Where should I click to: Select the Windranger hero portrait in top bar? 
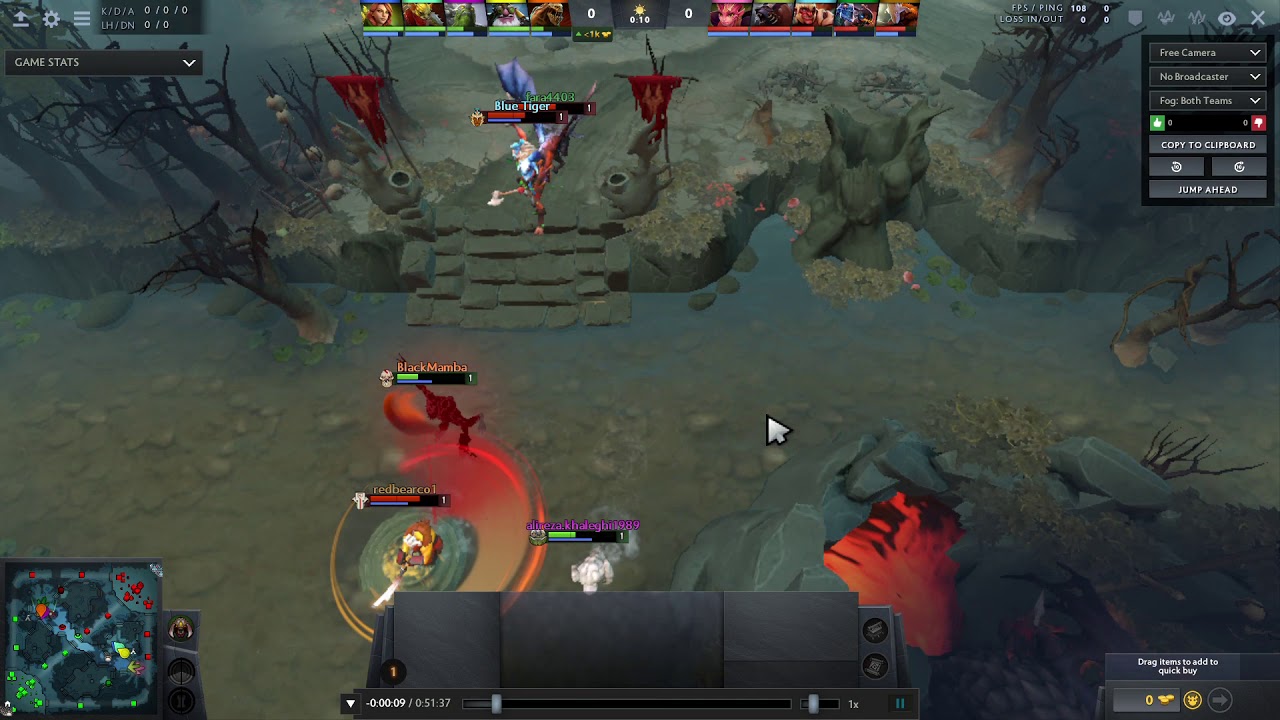pos(382,15)
